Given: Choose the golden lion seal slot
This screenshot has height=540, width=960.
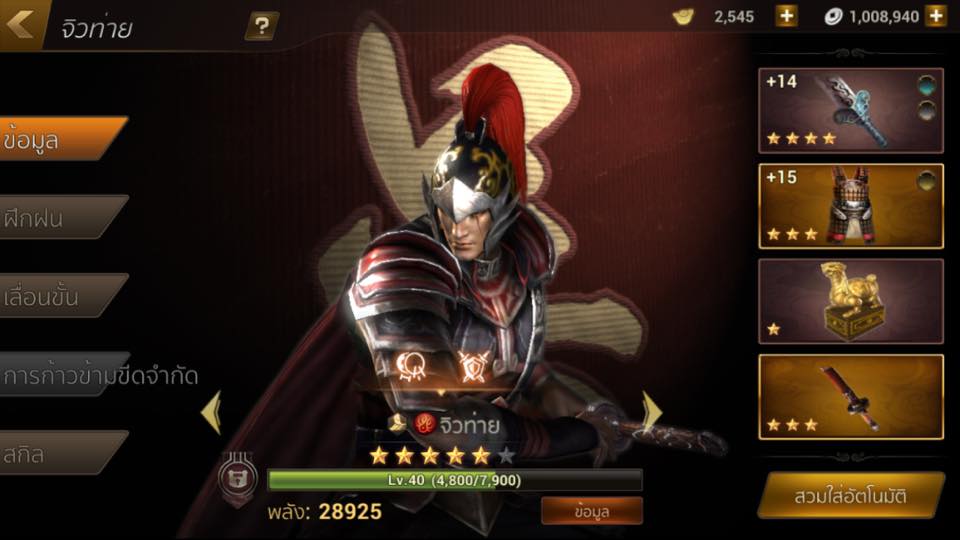Looking at the screenshot, I should point(850,301).
